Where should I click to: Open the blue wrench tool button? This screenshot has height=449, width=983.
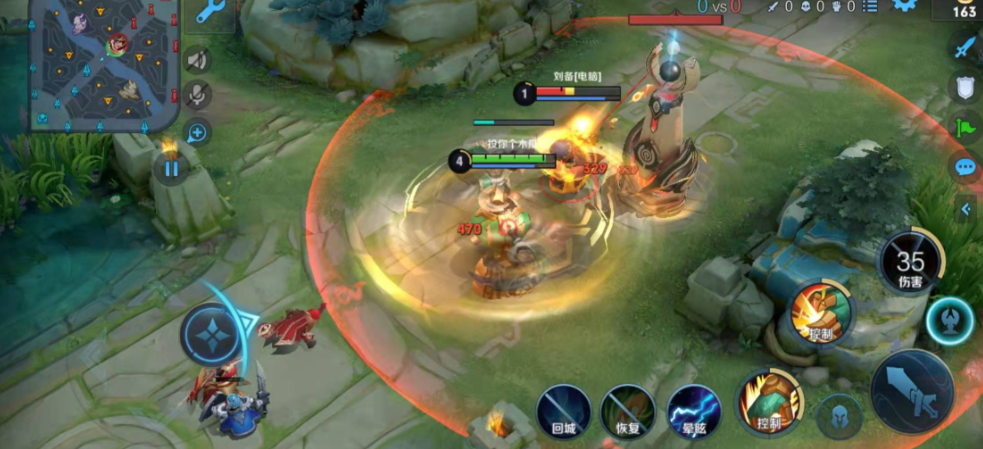tap(209, 12)
